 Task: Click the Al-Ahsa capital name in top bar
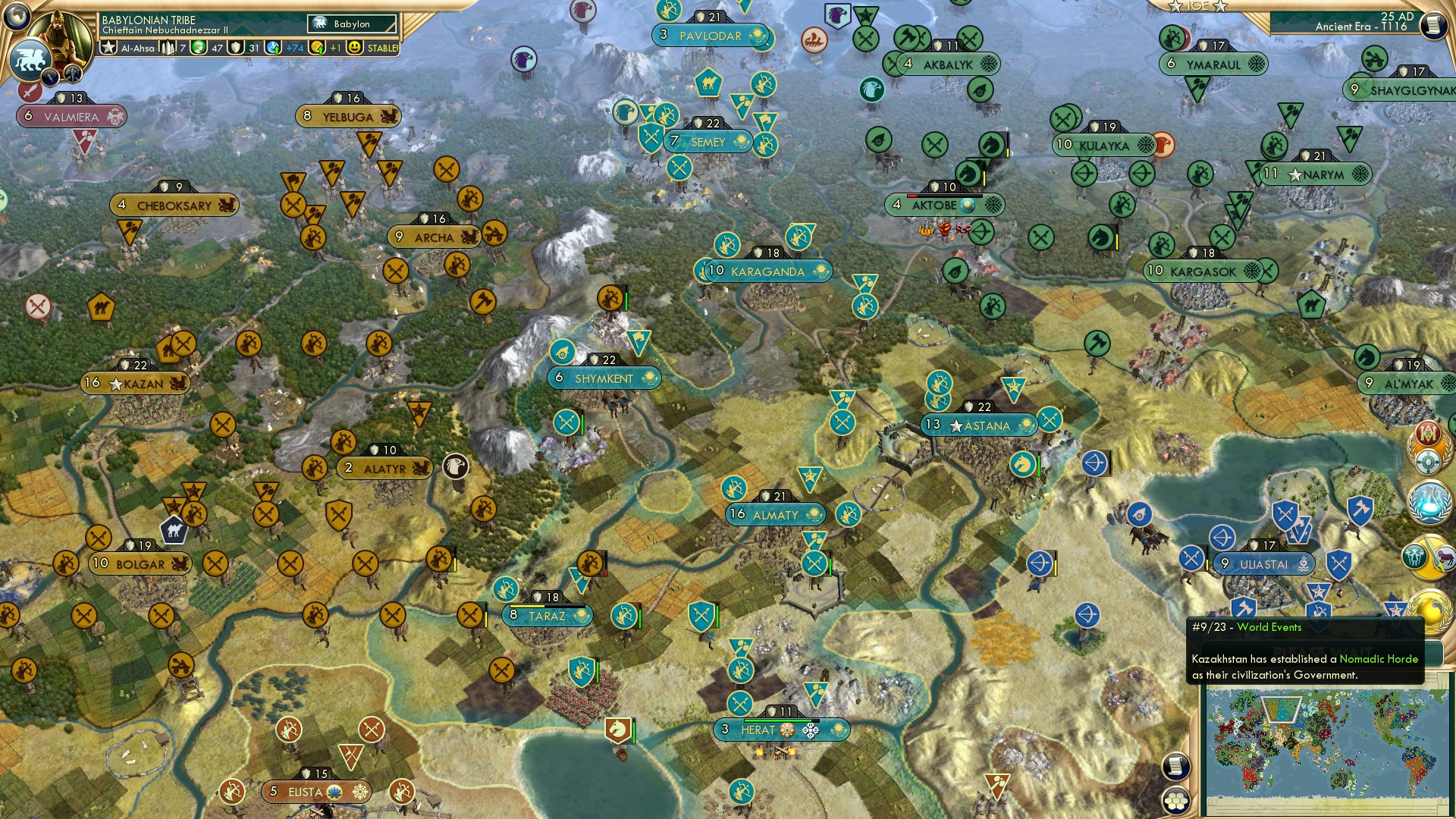click(x=136, y=47)
